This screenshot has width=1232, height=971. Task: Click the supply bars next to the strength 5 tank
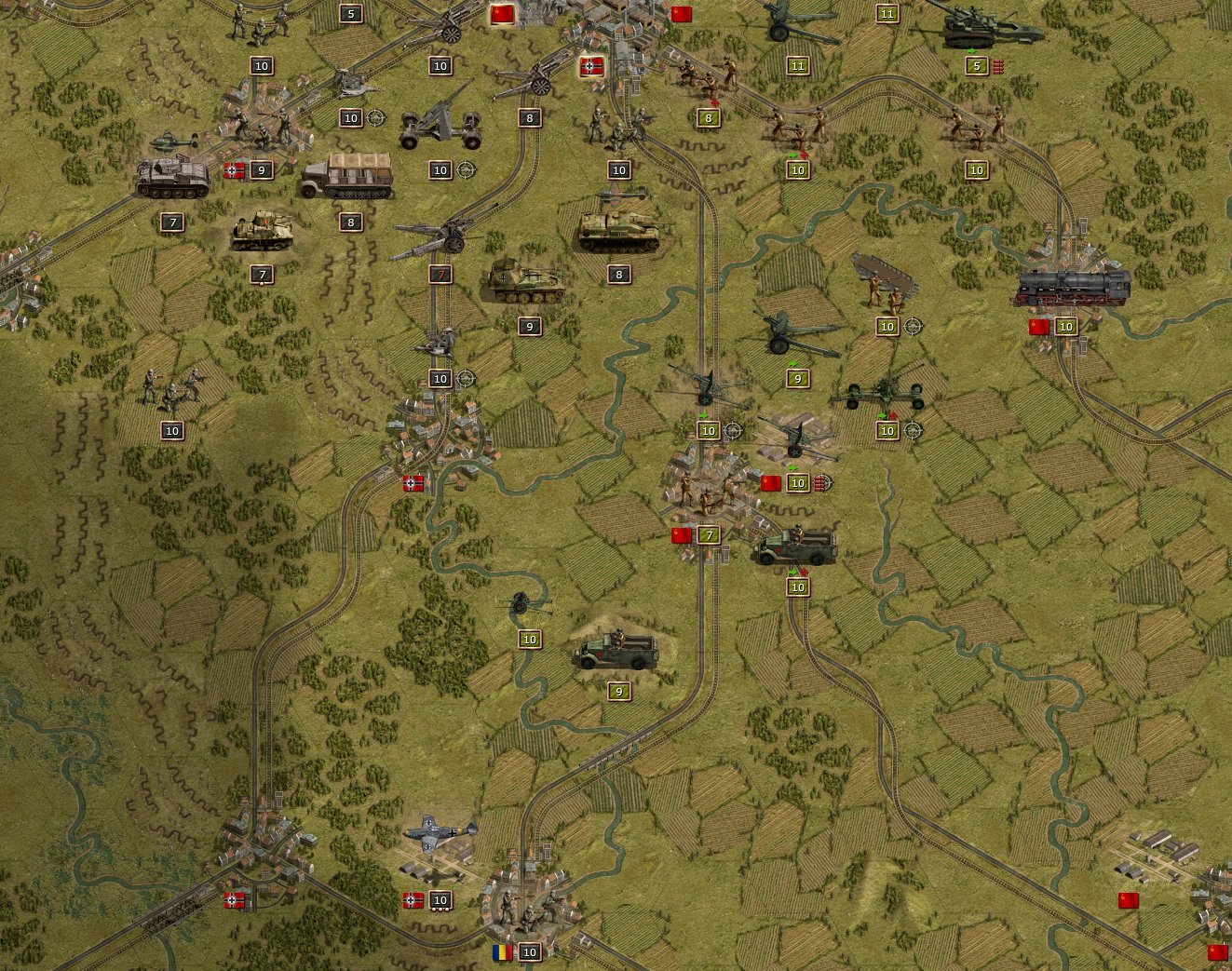997,65
